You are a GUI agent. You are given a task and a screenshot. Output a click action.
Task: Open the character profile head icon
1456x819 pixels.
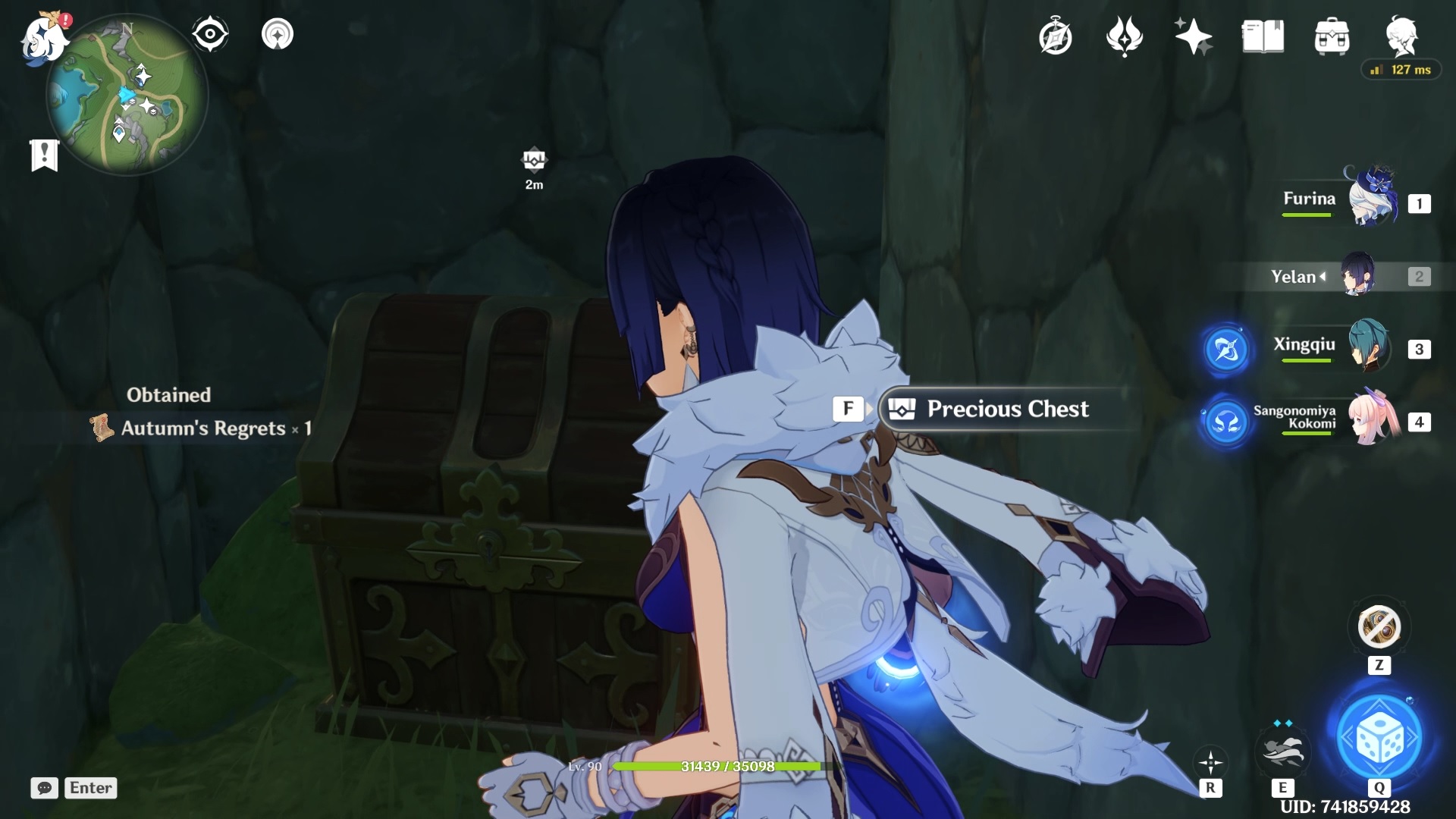pyautogui.click(x=1401, y=35)
